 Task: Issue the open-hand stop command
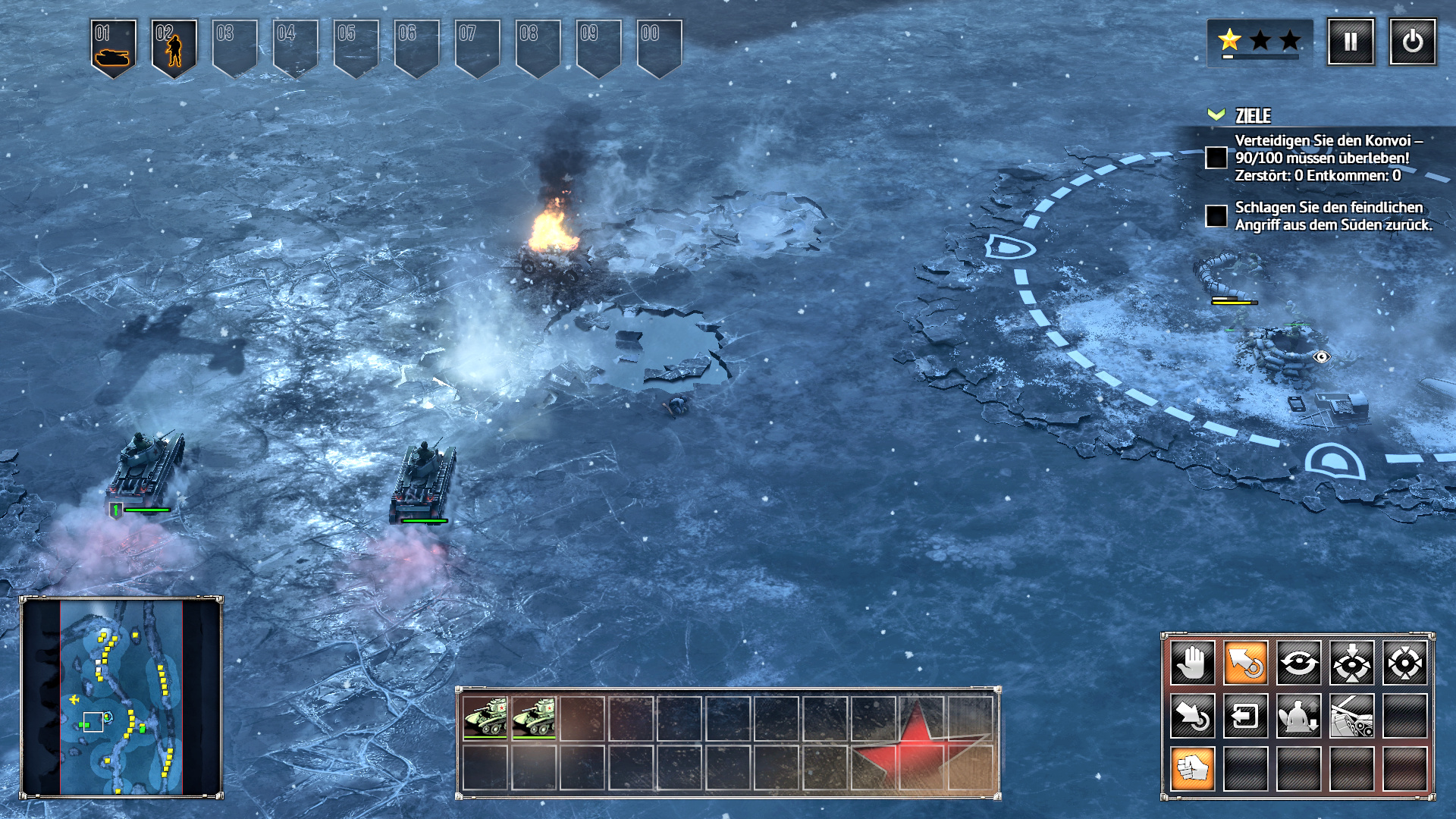1192,663
